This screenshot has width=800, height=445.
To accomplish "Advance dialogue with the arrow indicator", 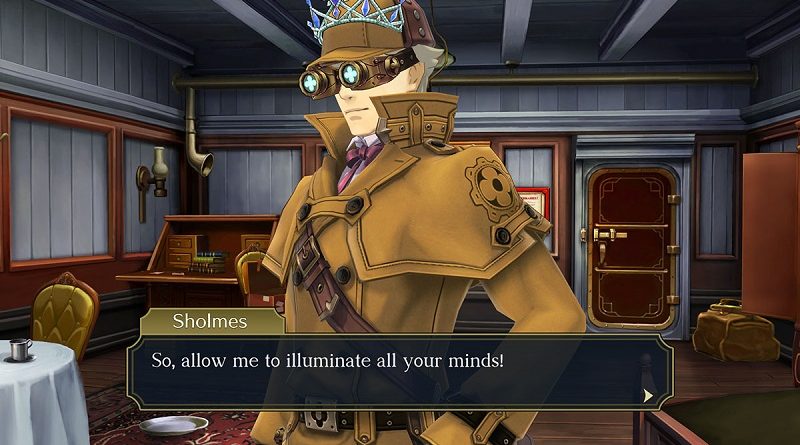I will [648, 395].
